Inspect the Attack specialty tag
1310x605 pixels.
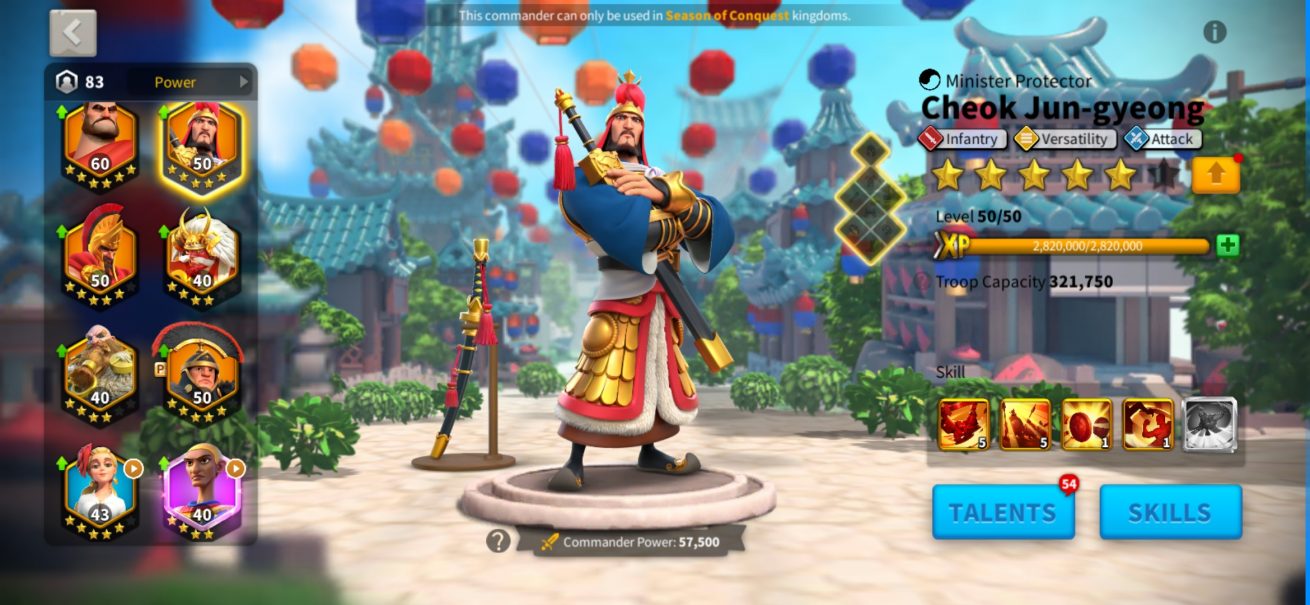(x=1162, y=139)
